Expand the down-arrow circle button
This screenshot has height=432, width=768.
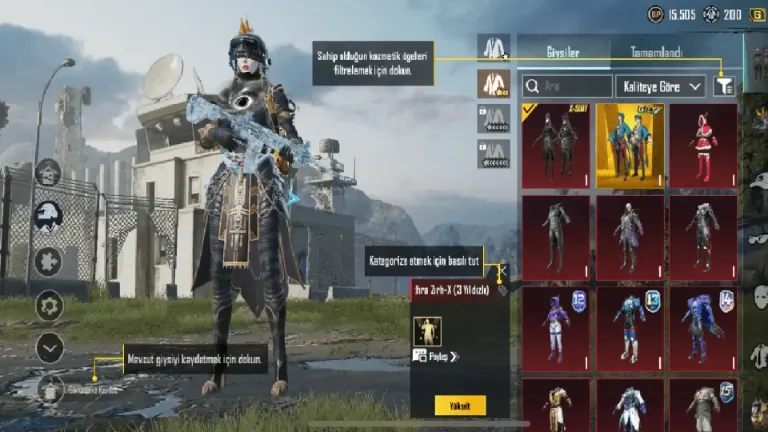(x=49, y=347)
